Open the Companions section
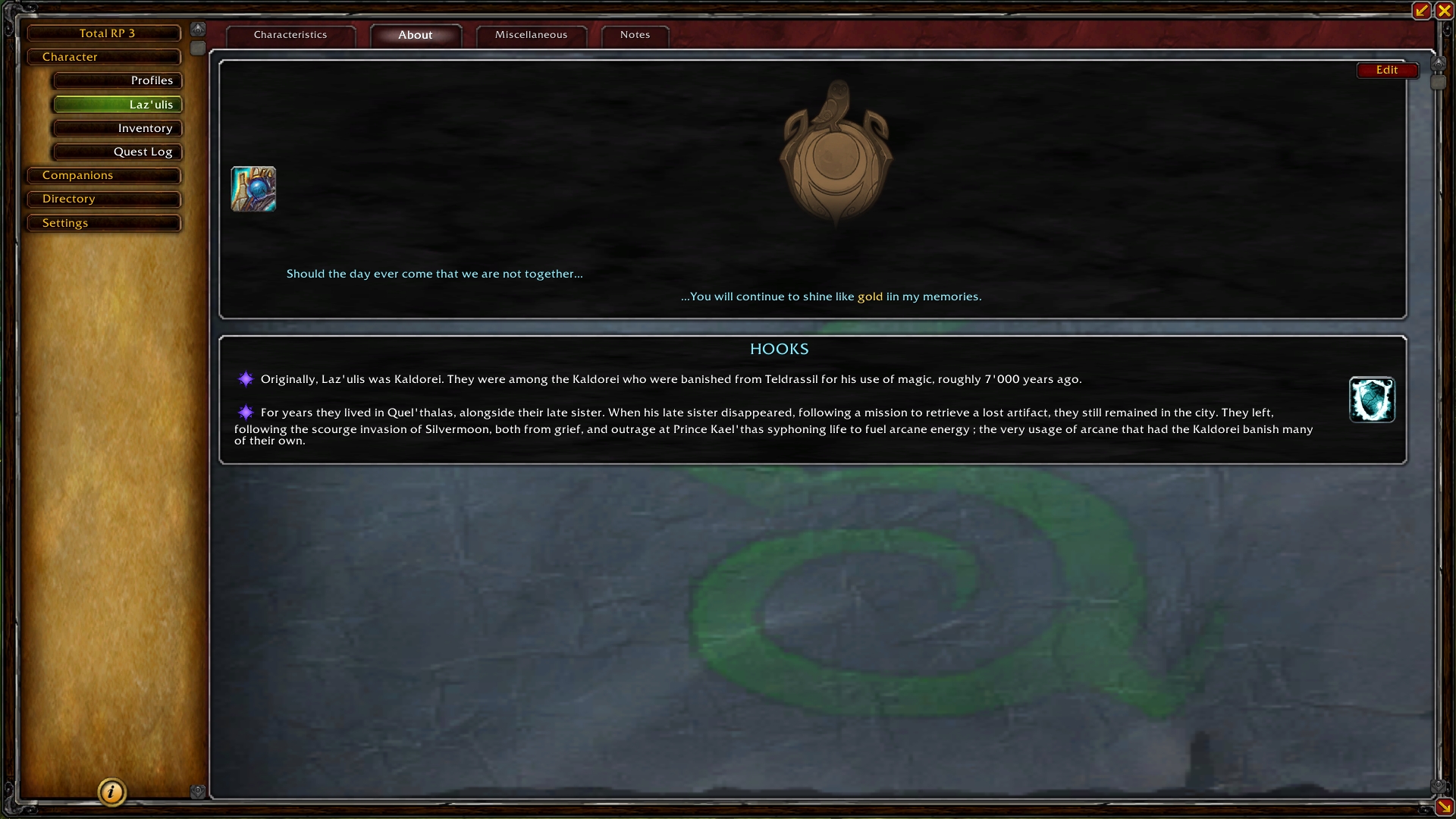Image resolution: width=1456 pixels, height=819 pixels. (104, 175)
